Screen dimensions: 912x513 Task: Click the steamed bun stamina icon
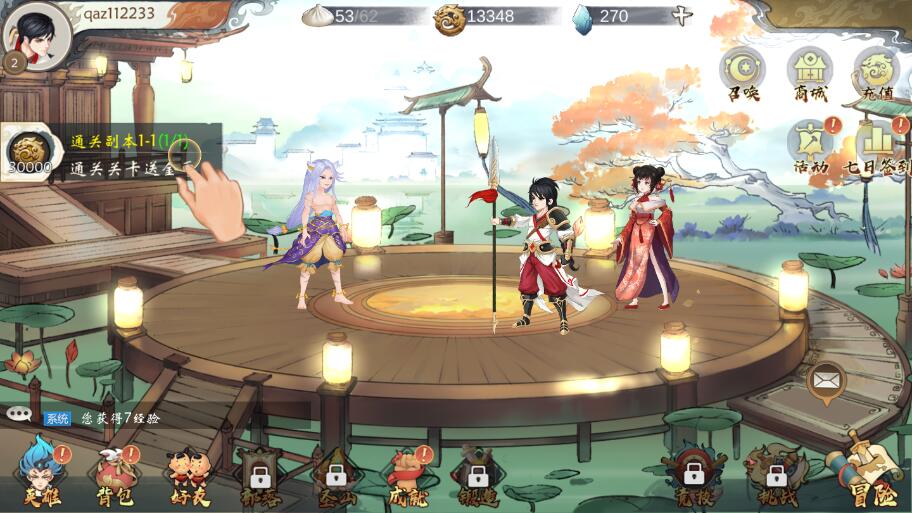(x=318, y=16)
